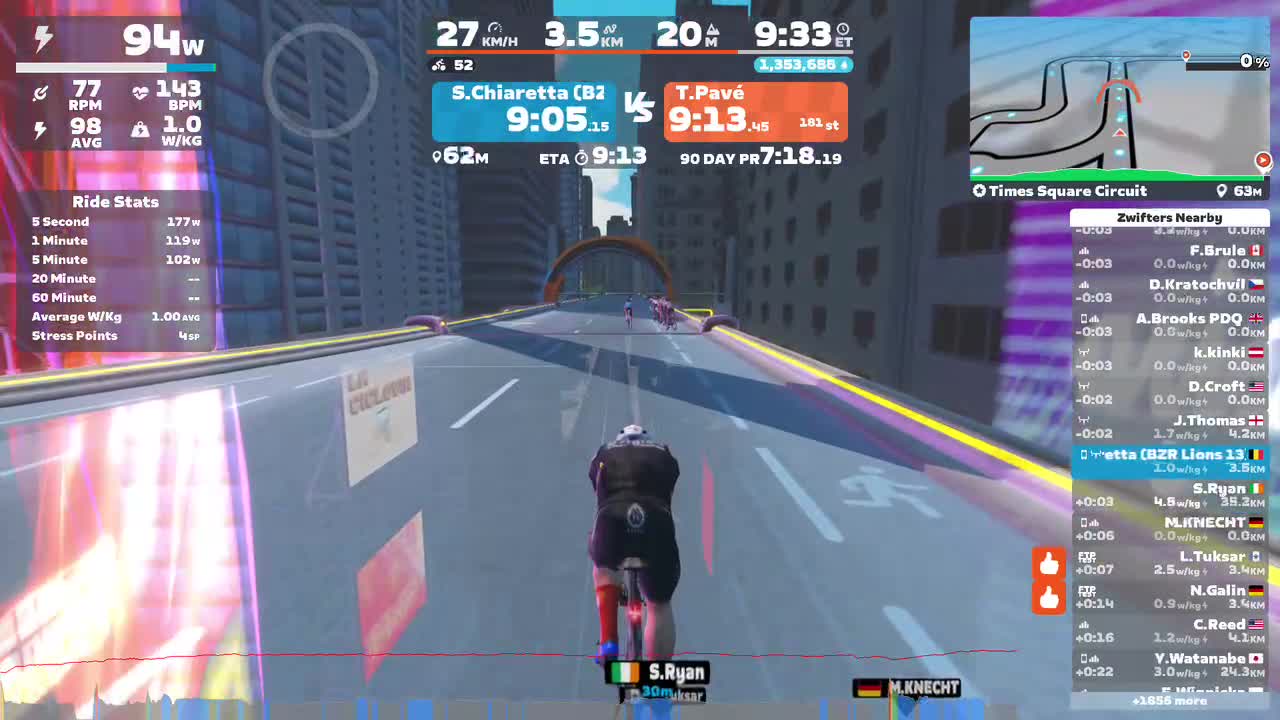Switch to the Zwifters Nearby panel header

pos(1170,217)
